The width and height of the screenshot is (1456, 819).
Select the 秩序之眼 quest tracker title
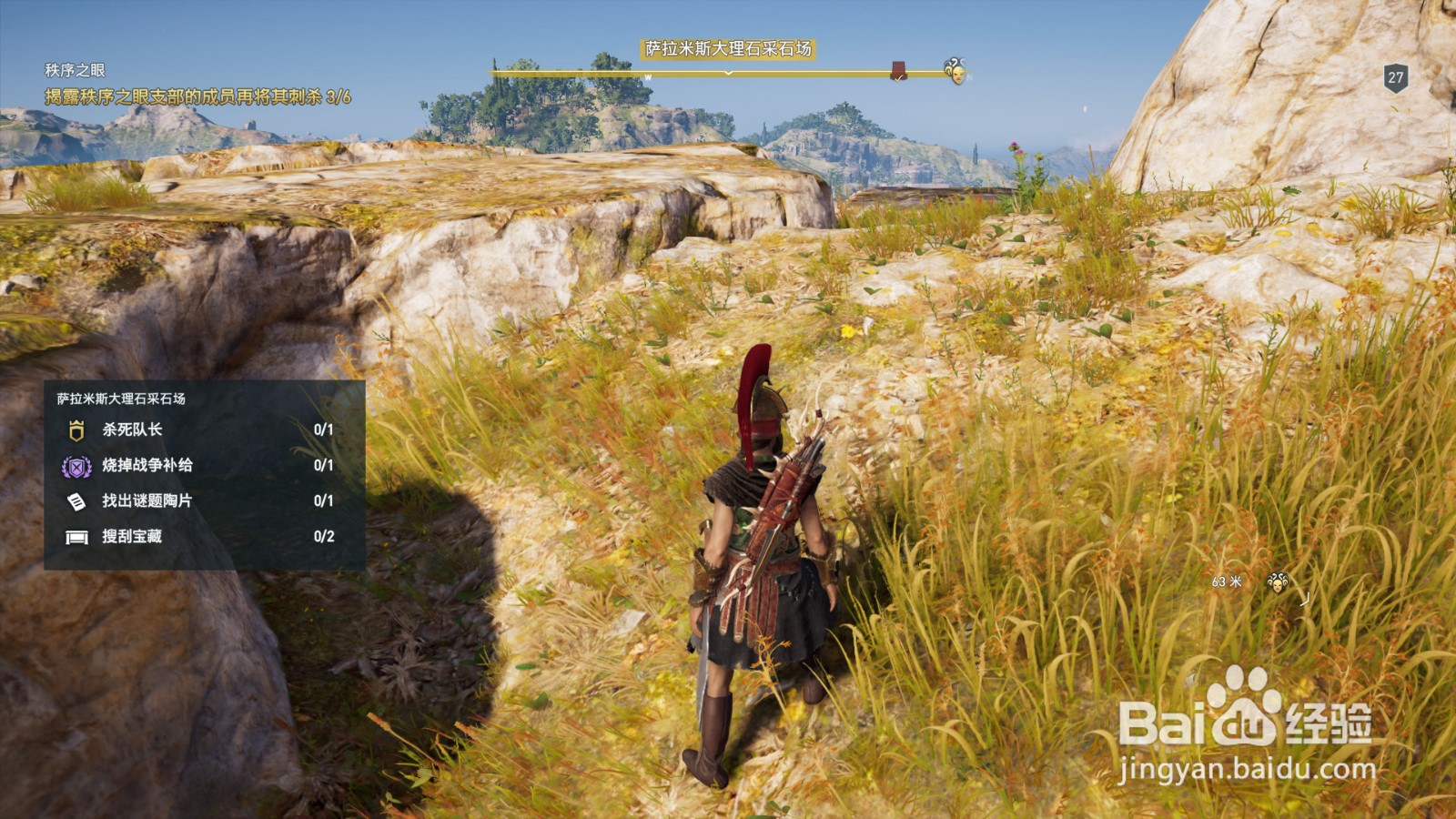(75, 70)
